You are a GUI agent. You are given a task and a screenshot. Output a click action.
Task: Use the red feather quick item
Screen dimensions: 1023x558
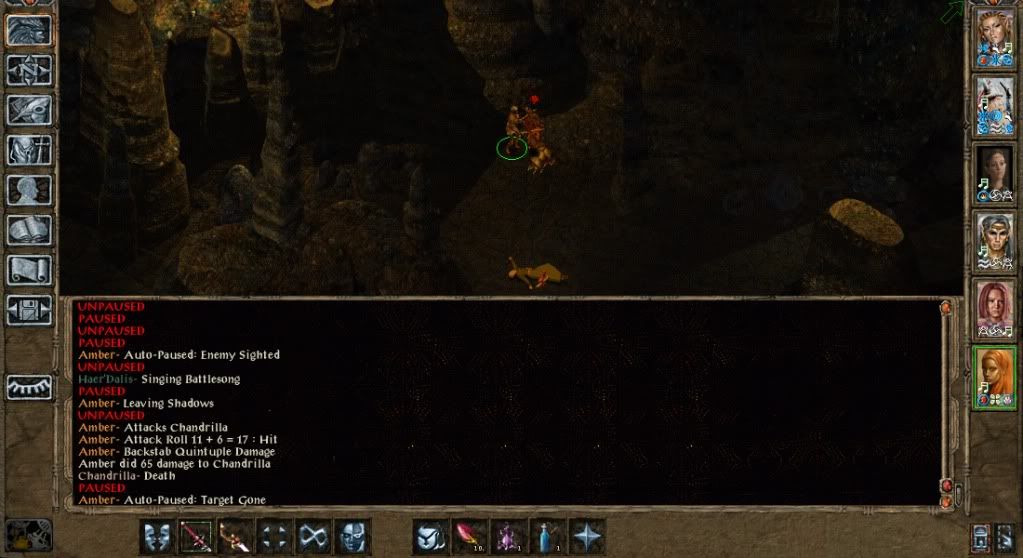469,536
